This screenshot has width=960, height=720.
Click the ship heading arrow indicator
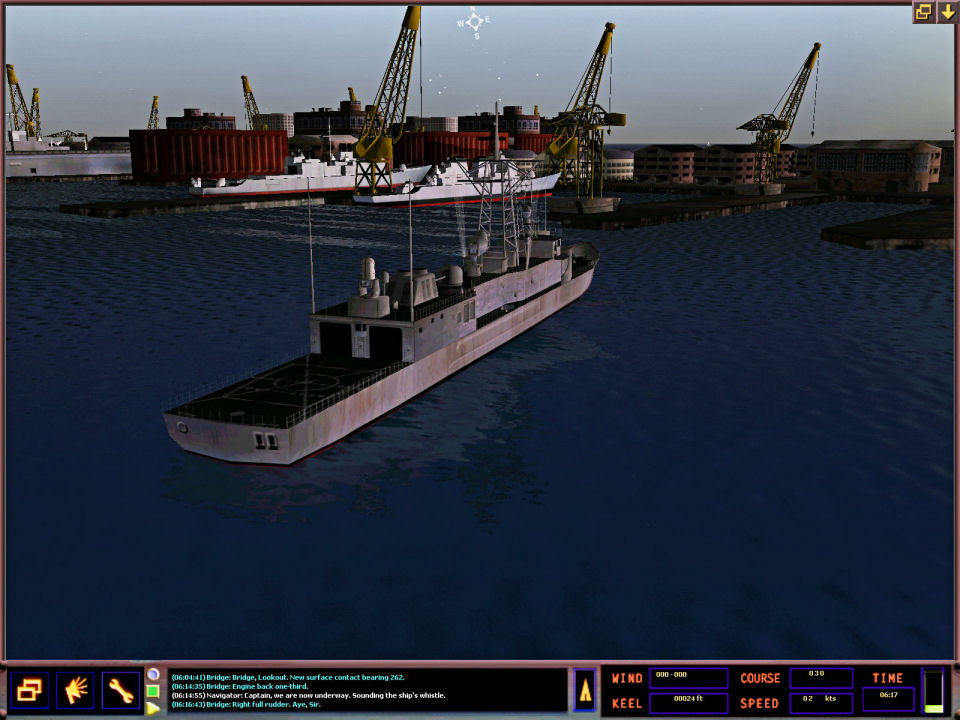(585, 690)
